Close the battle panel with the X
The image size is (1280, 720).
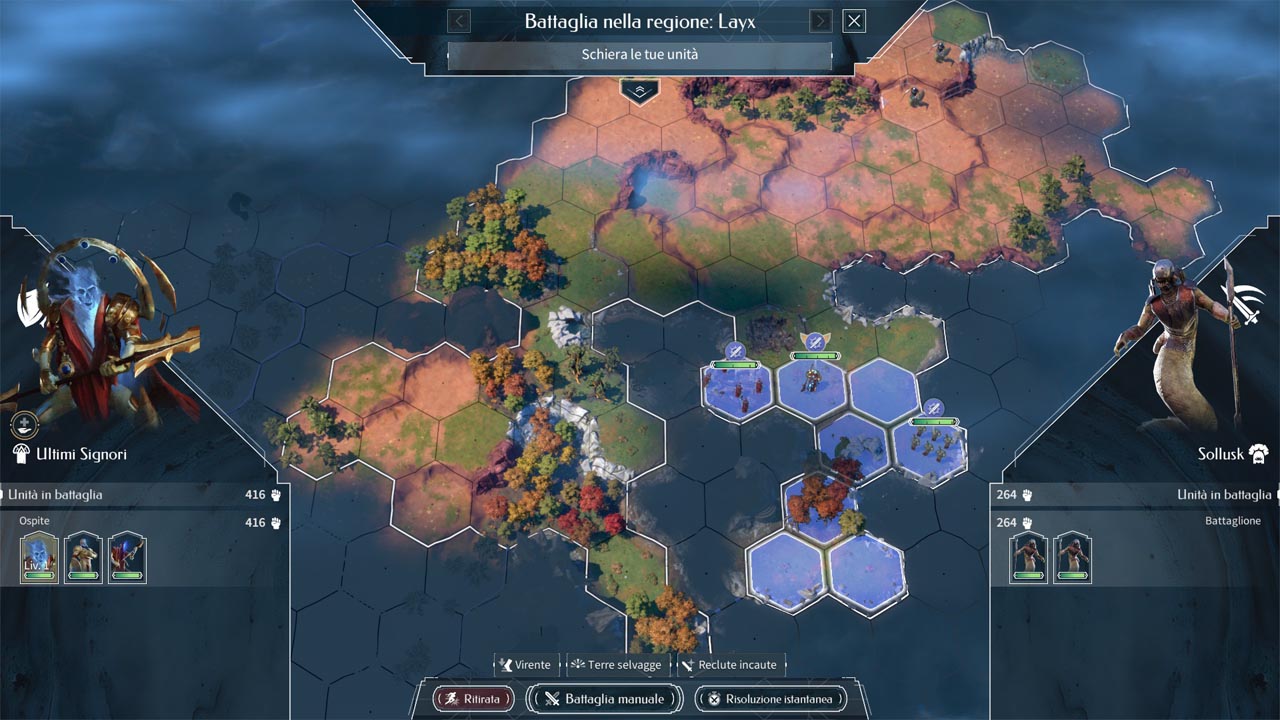click(x=853, y=21)
